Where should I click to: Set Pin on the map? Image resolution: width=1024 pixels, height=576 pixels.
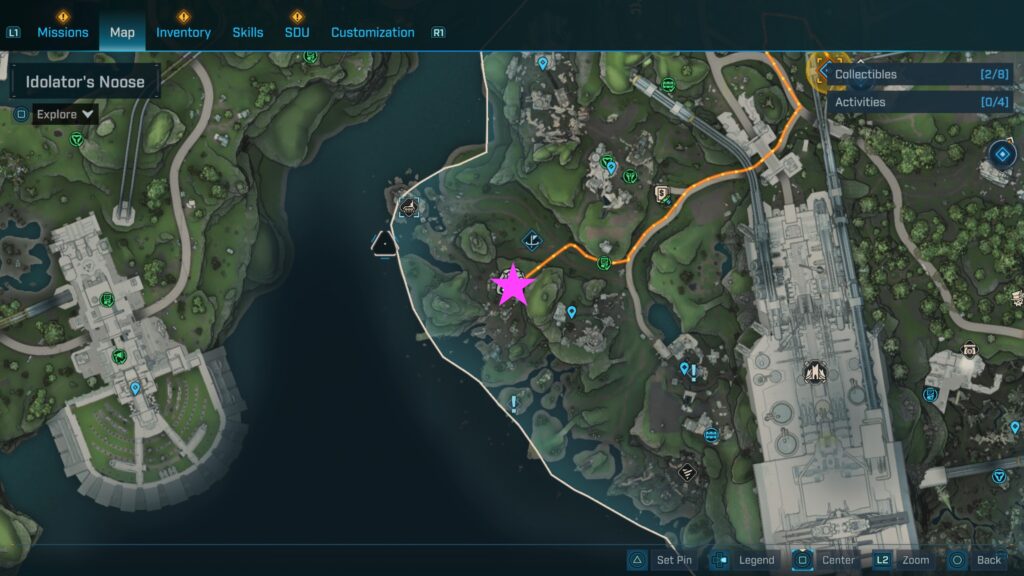(662, 560)
